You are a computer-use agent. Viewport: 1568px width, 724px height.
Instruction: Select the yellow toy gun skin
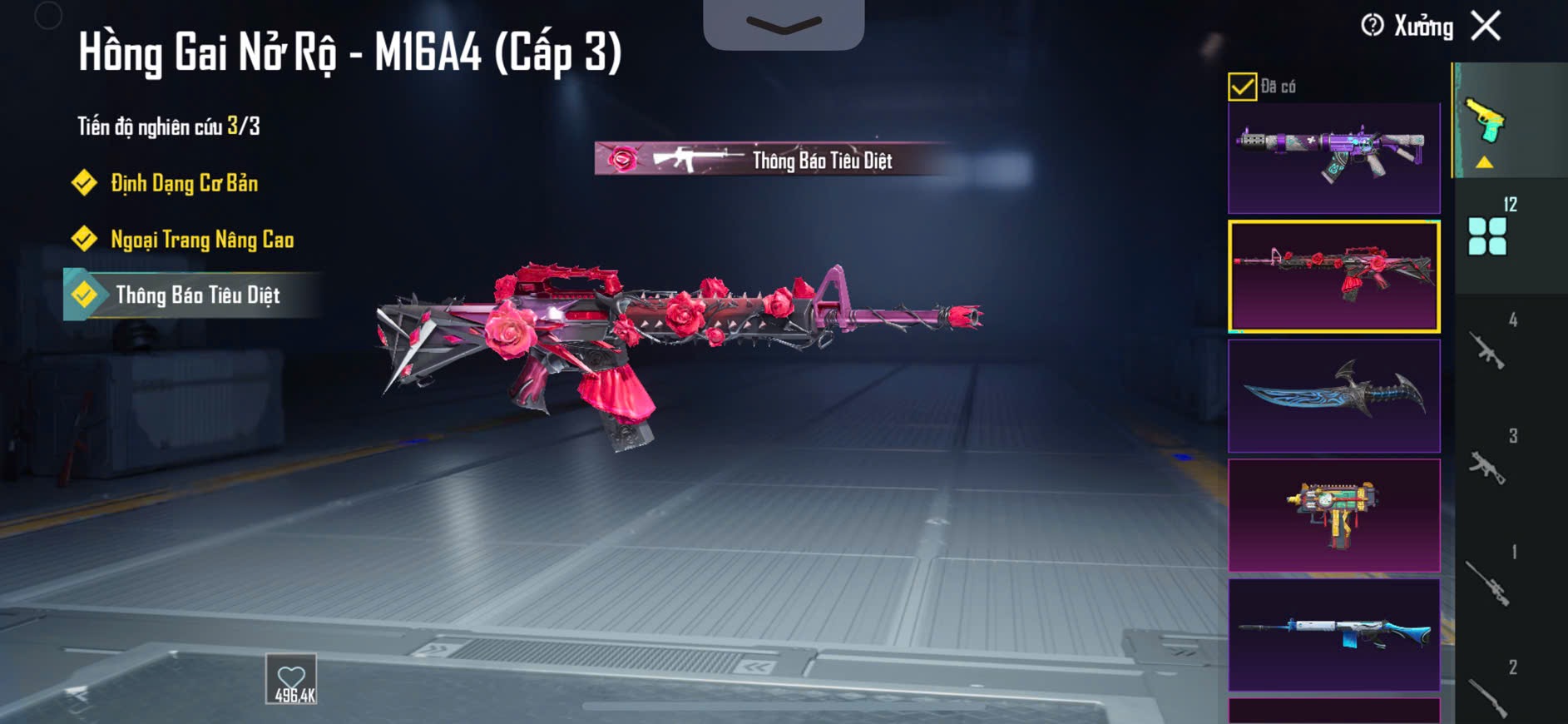[1333, 515]
